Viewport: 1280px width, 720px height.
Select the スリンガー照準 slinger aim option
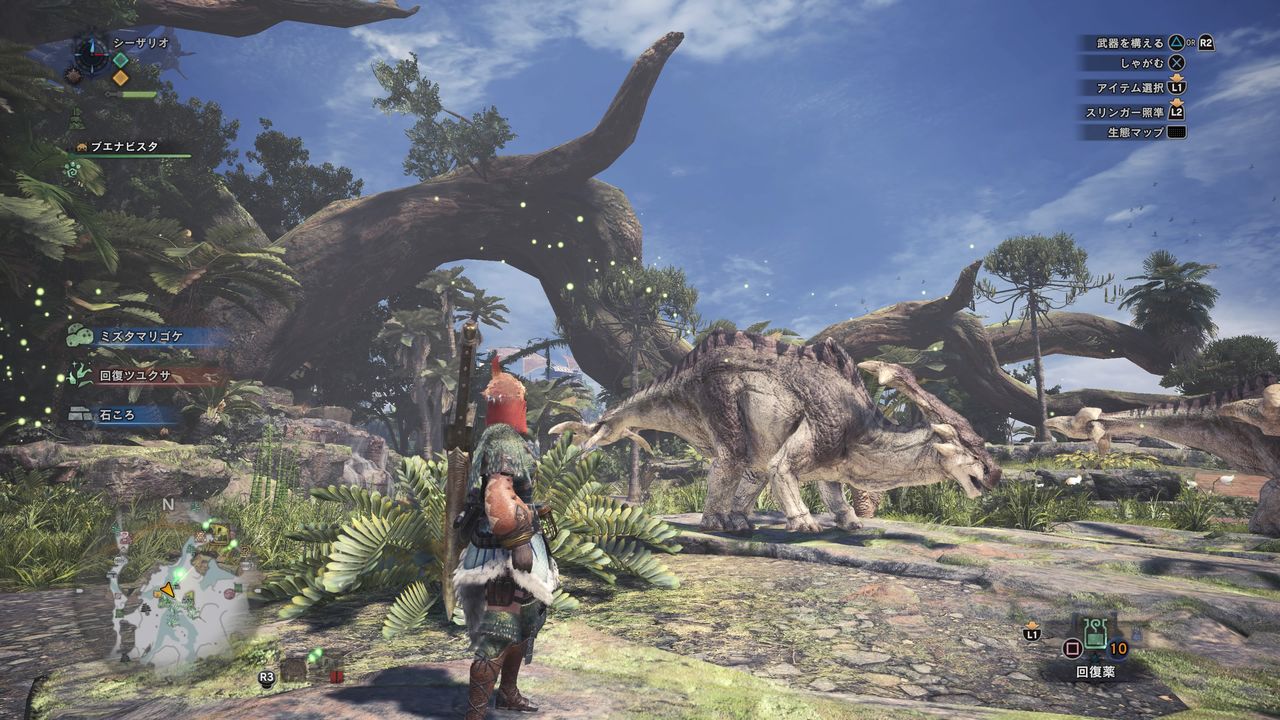(1135, 112)
